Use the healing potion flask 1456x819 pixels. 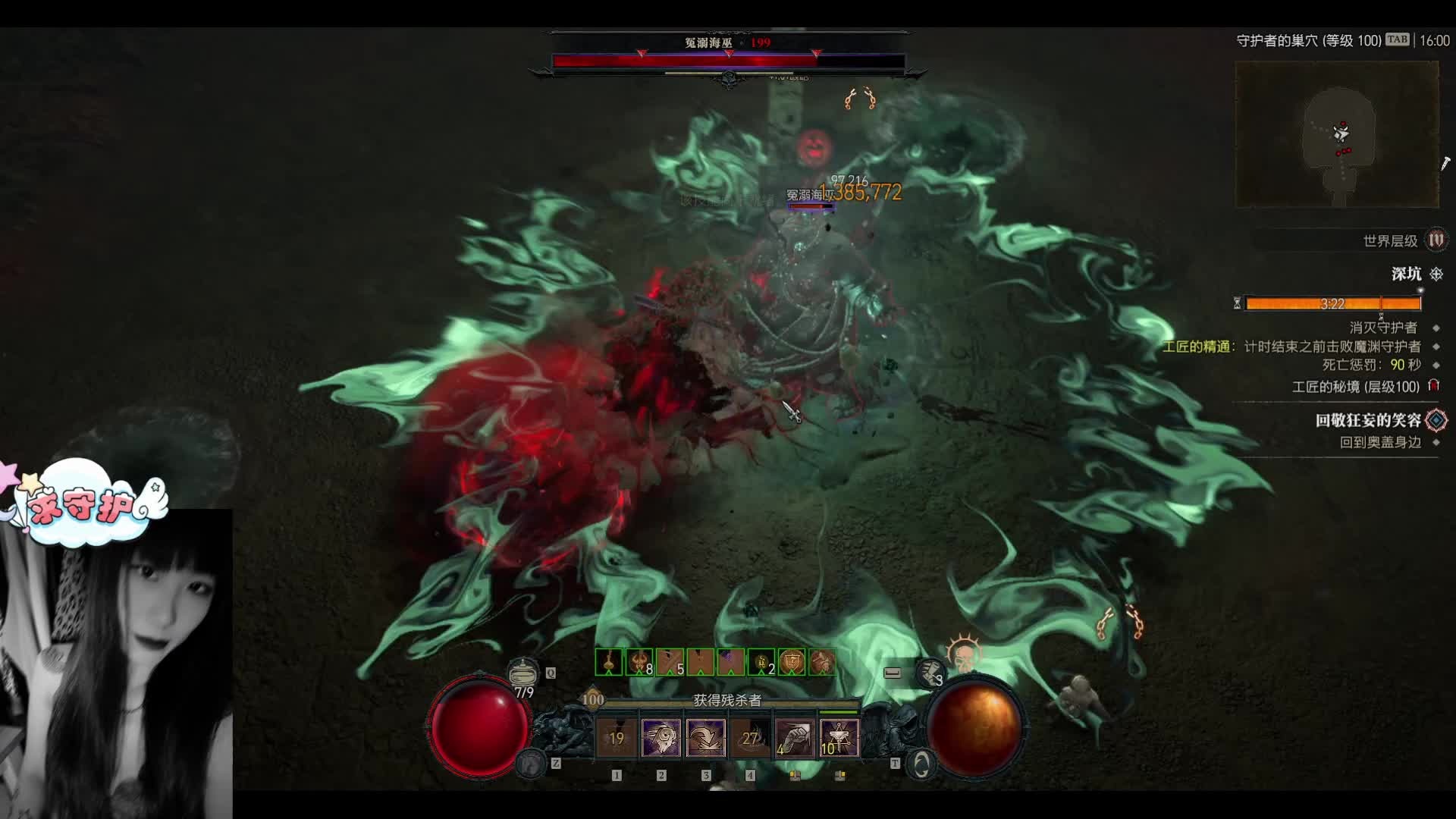pos(522,673)
